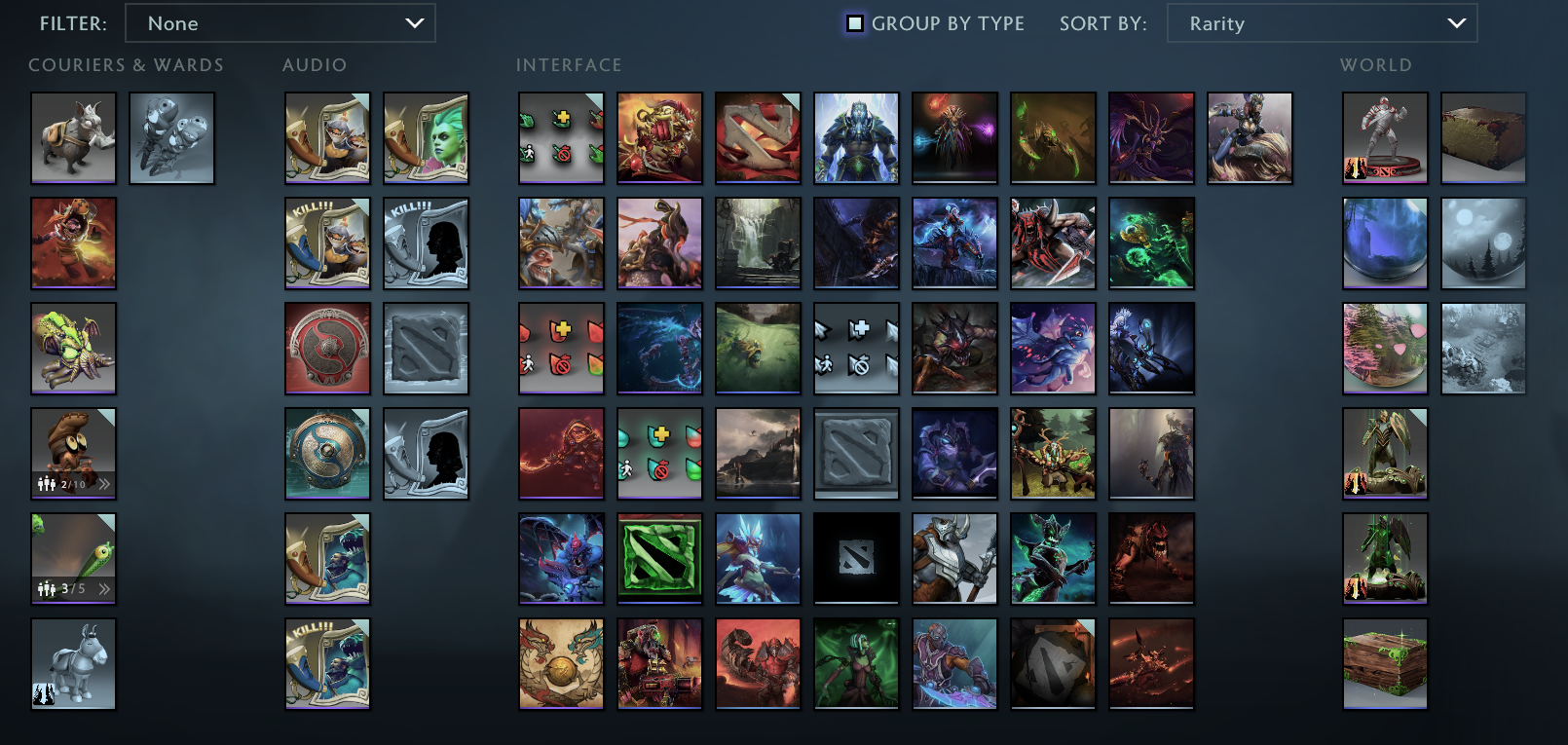The image size is (1568, 745).
Task: Open the red International emblem audio item
Action: 327,348
